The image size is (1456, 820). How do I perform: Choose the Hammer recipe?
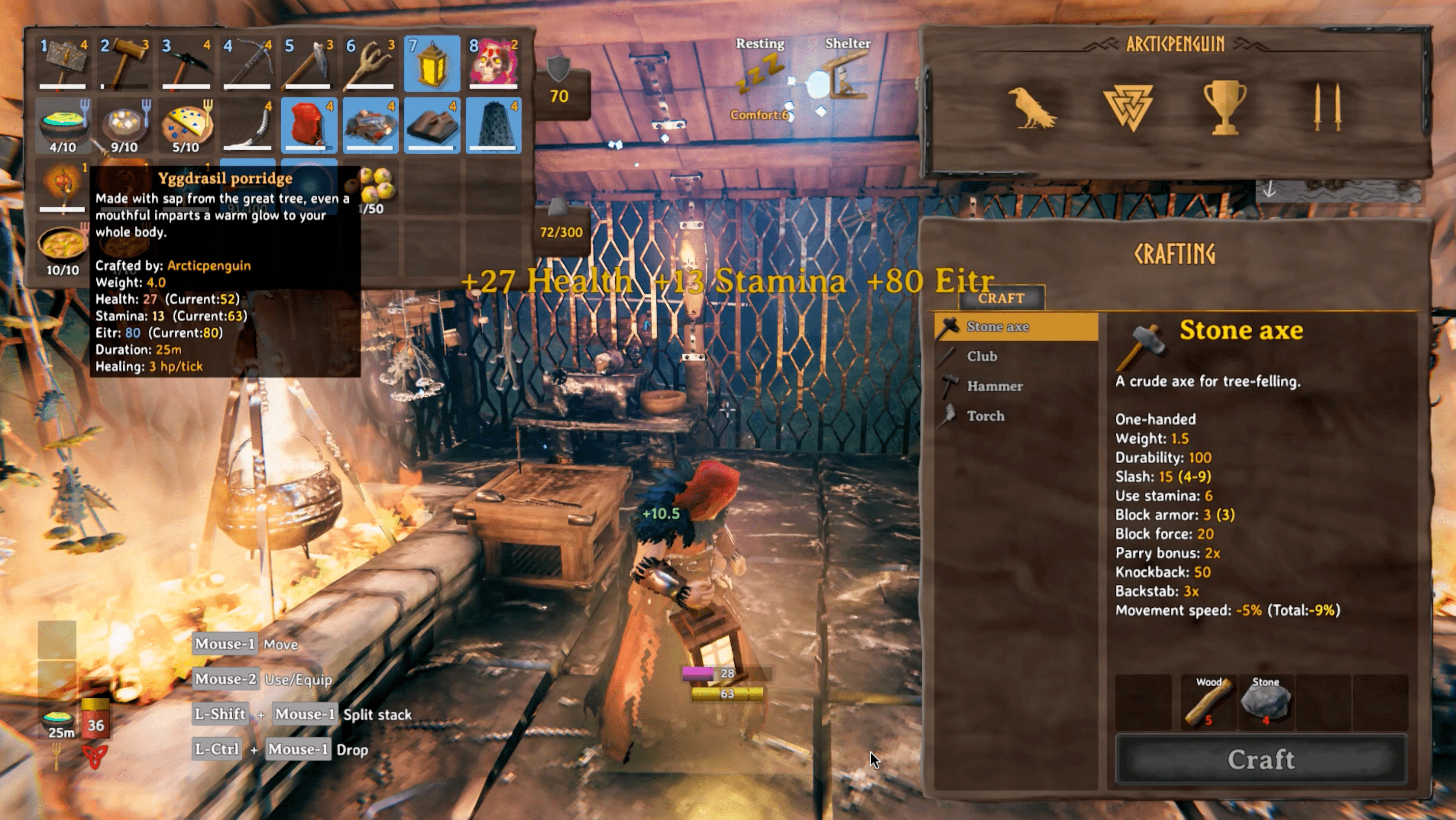coord(995,386)
